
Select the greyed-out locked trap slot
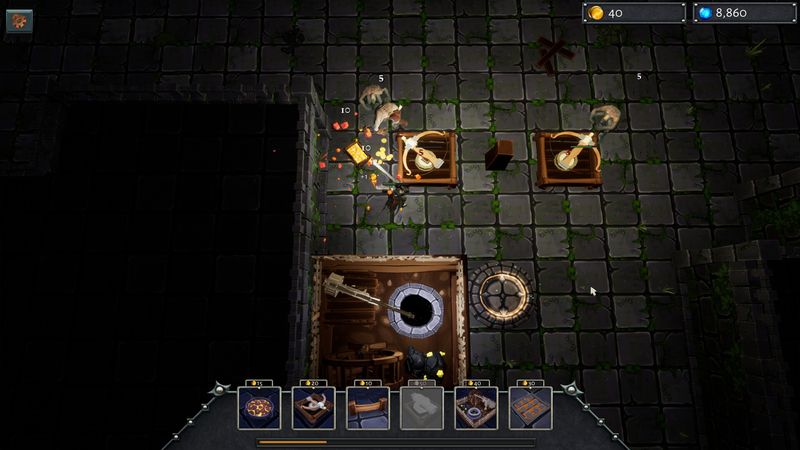tap(421, 409)
